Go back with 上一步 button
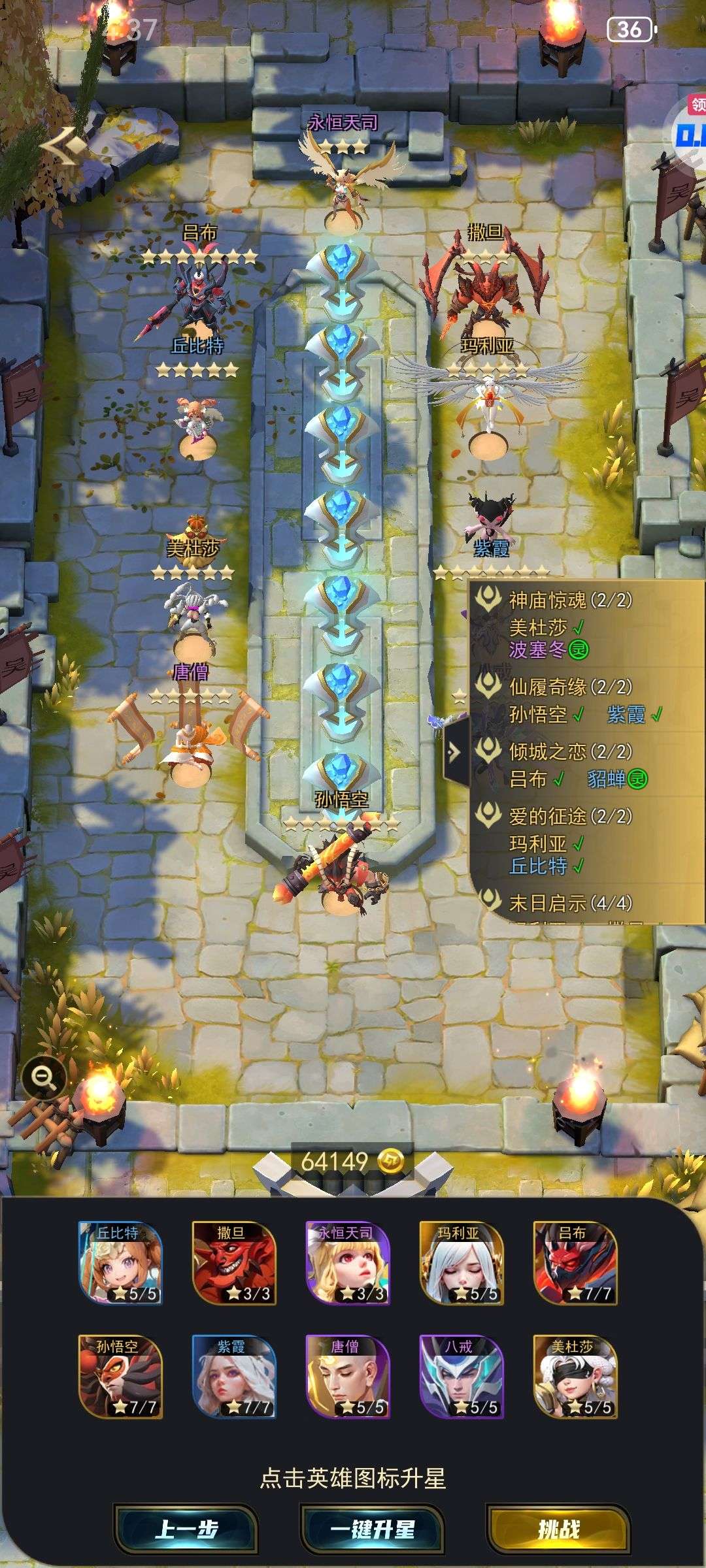Image resolution: width=706 pixels, height=1568 pixels. pos(186,1529)
